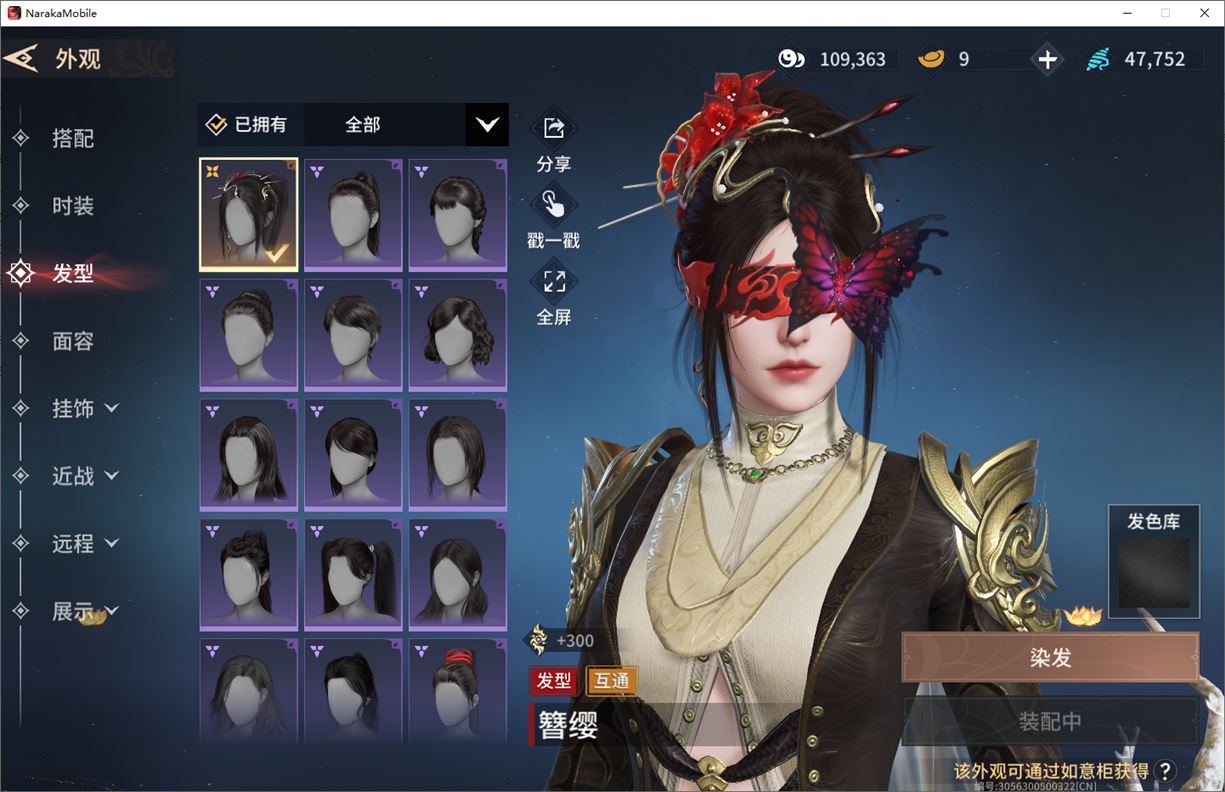Viewport: 1225px width, 792px height.
Task: Expand the 远程 ranged category
Action: (84, 543)
